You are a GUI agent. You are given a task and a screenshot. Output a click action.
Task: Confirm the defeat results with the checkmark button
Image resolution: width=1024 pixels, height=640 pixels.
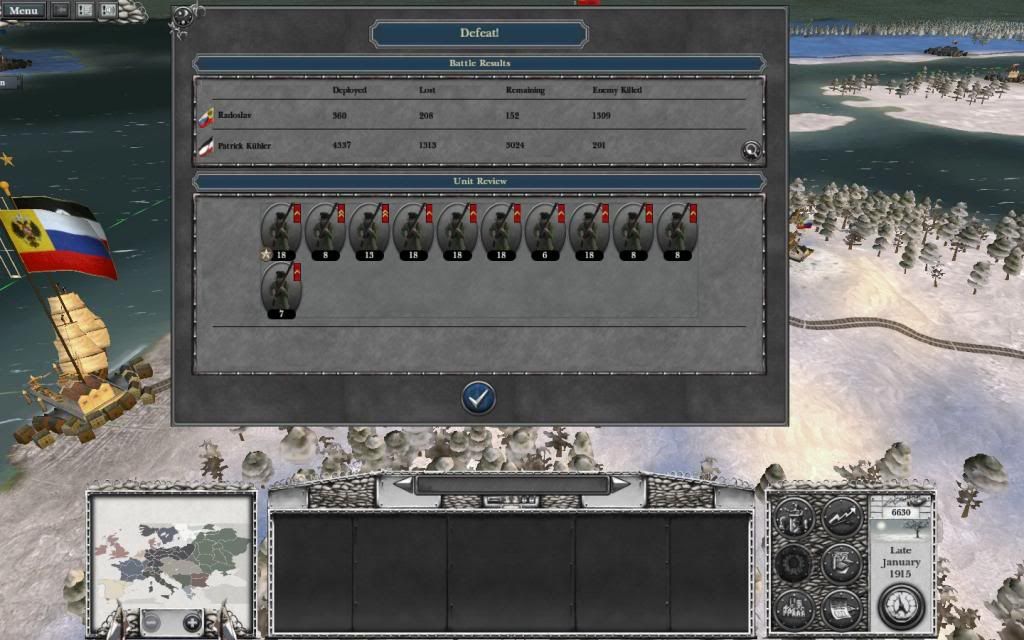[479, 398]
